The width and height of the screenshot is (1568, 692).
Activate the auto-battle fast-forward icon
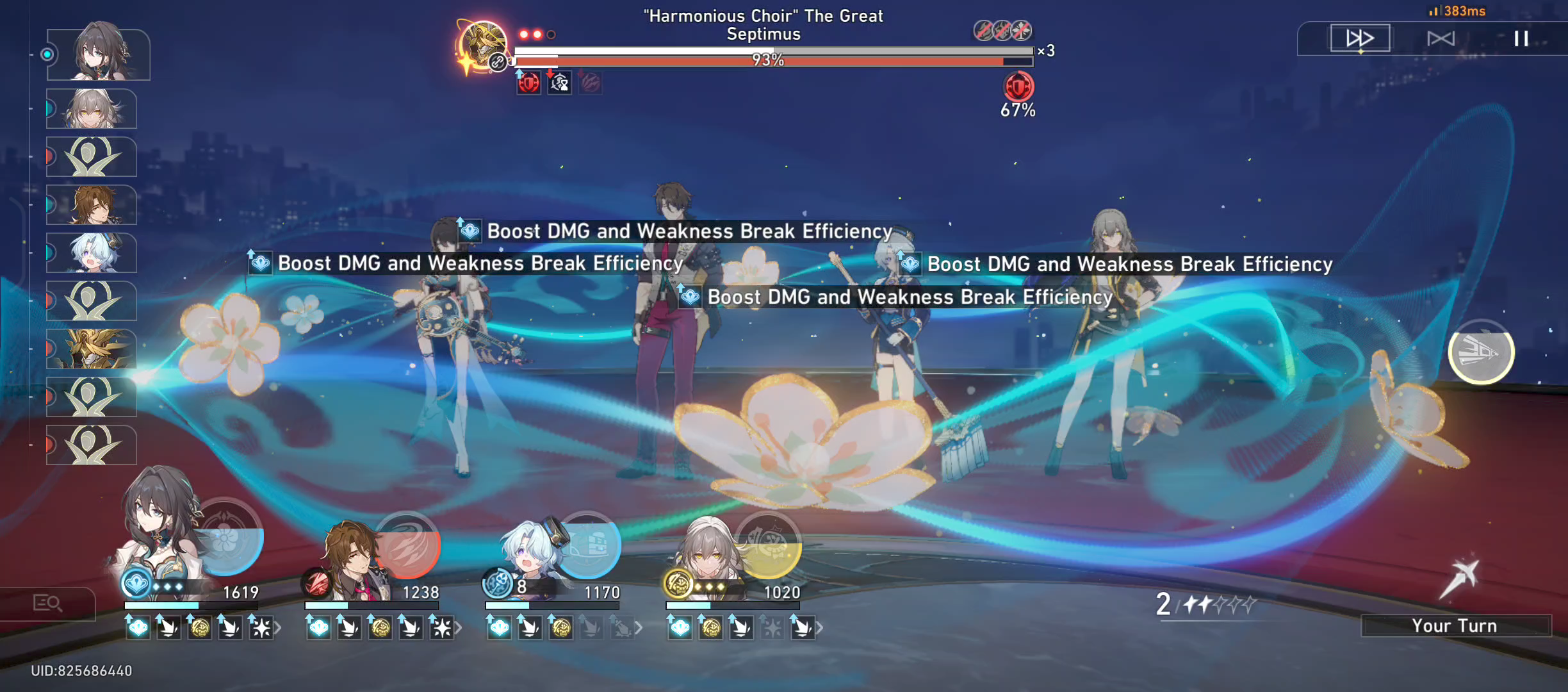click(1360, 38)
